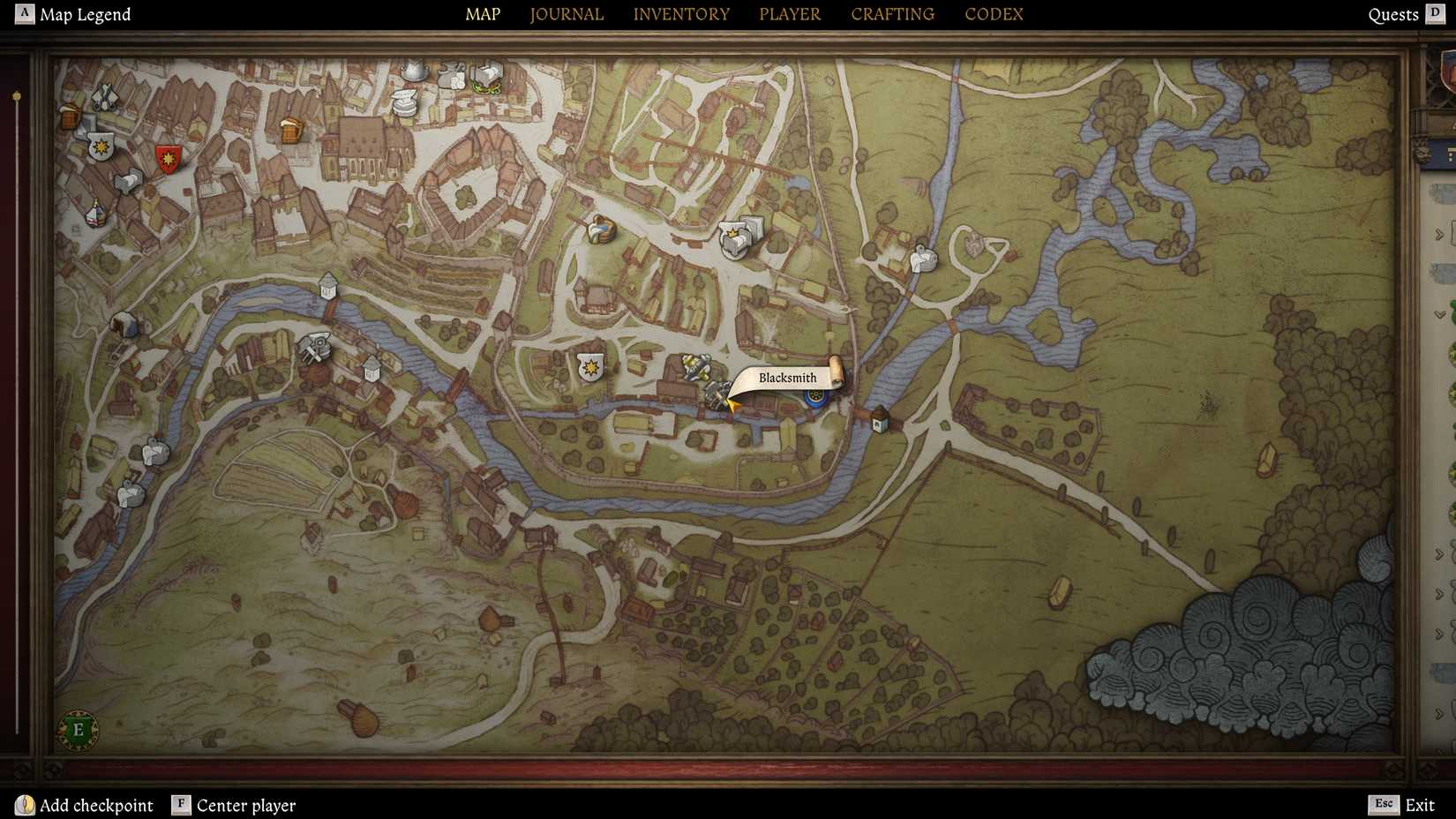Click the tailor scissors icon in the town
The image size is (1456, 819).
pyautogui.click(x=103, y=97)
